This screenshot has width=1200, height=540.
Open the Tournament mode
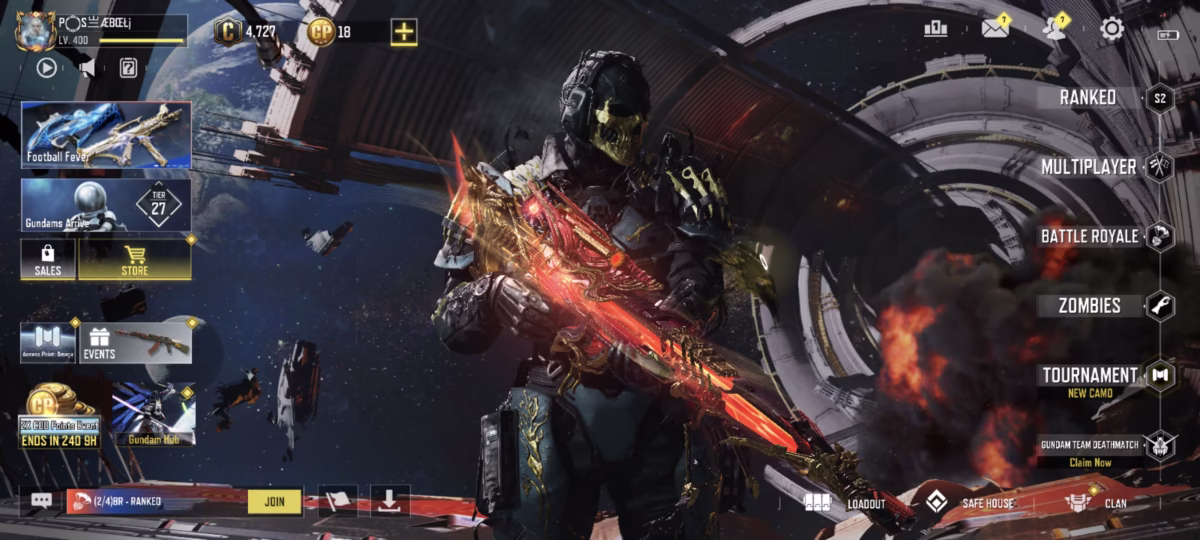[1089, 376]
